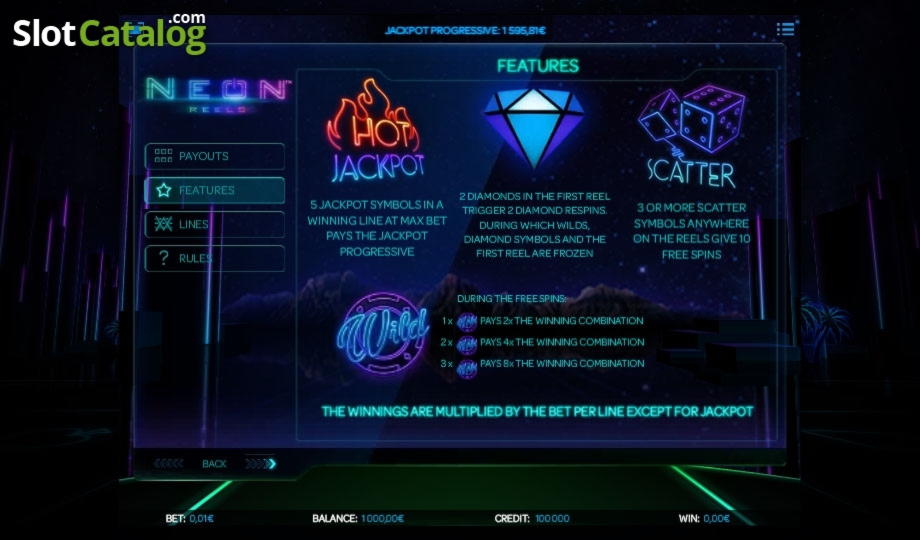Open the list menu icon

(786, 30)
